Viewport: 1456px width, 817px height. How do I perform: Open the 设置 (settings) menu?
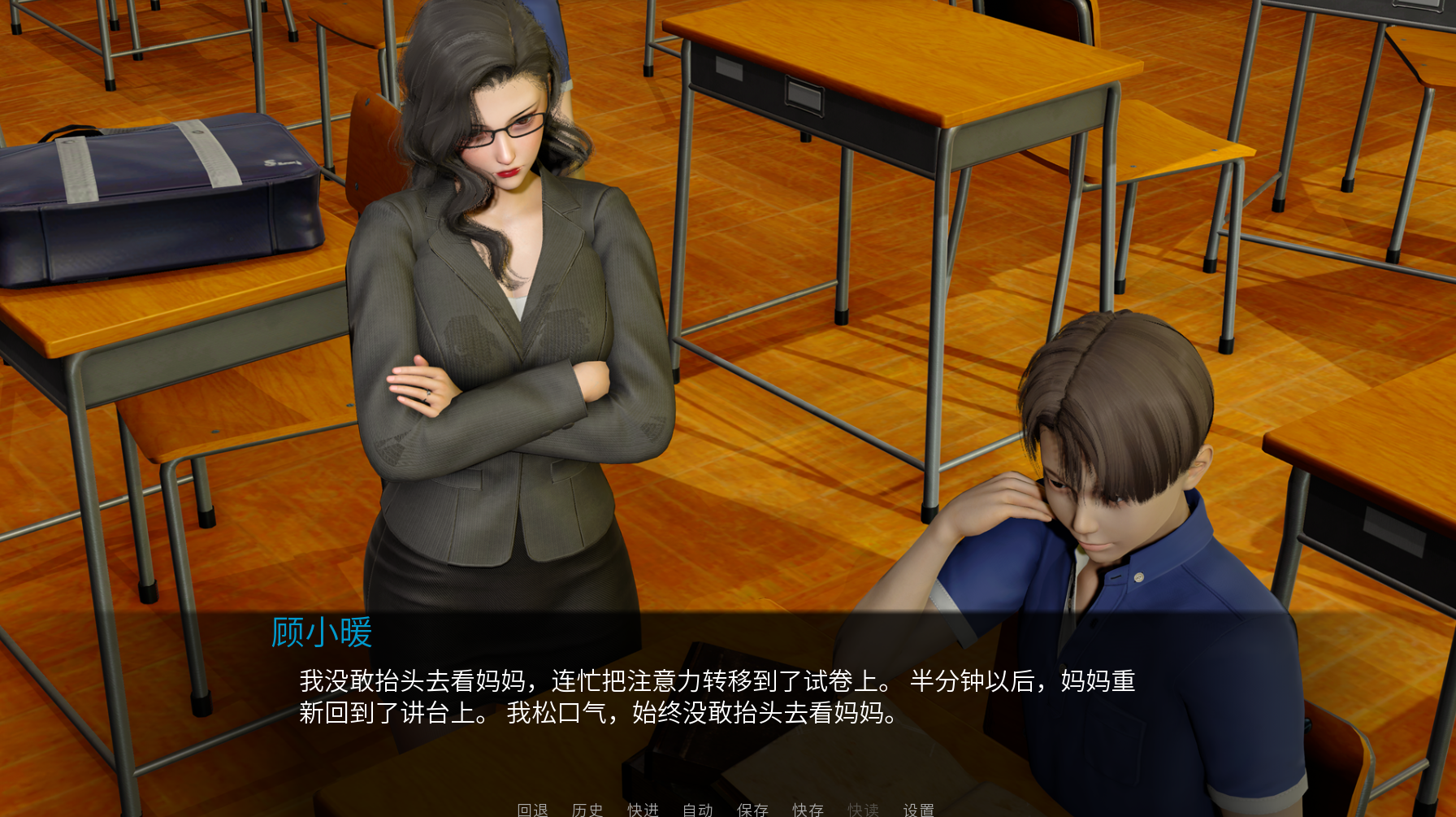(918, 810)
